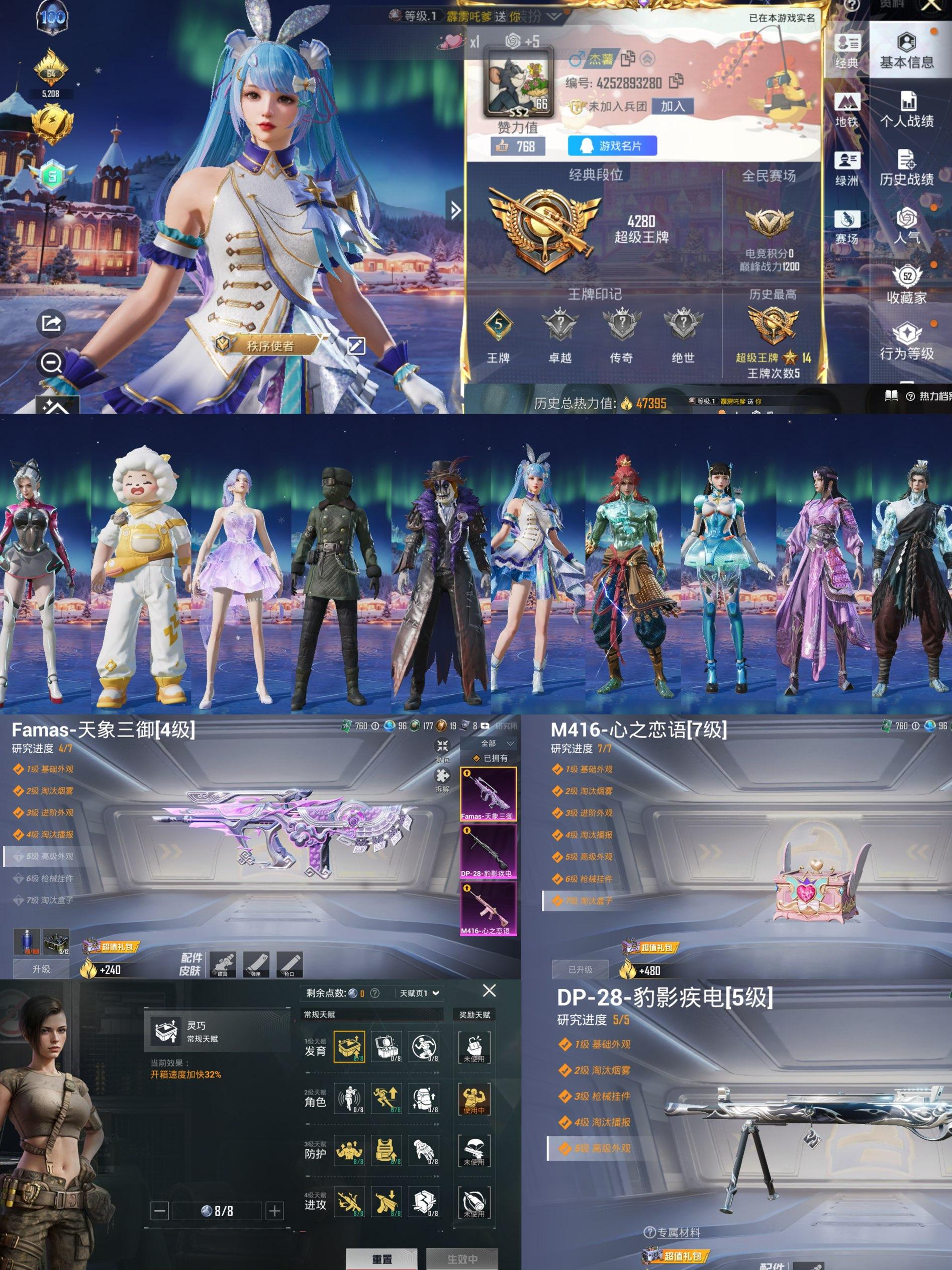Open the 天赋页1 talent page dropdown

point(420,993)
